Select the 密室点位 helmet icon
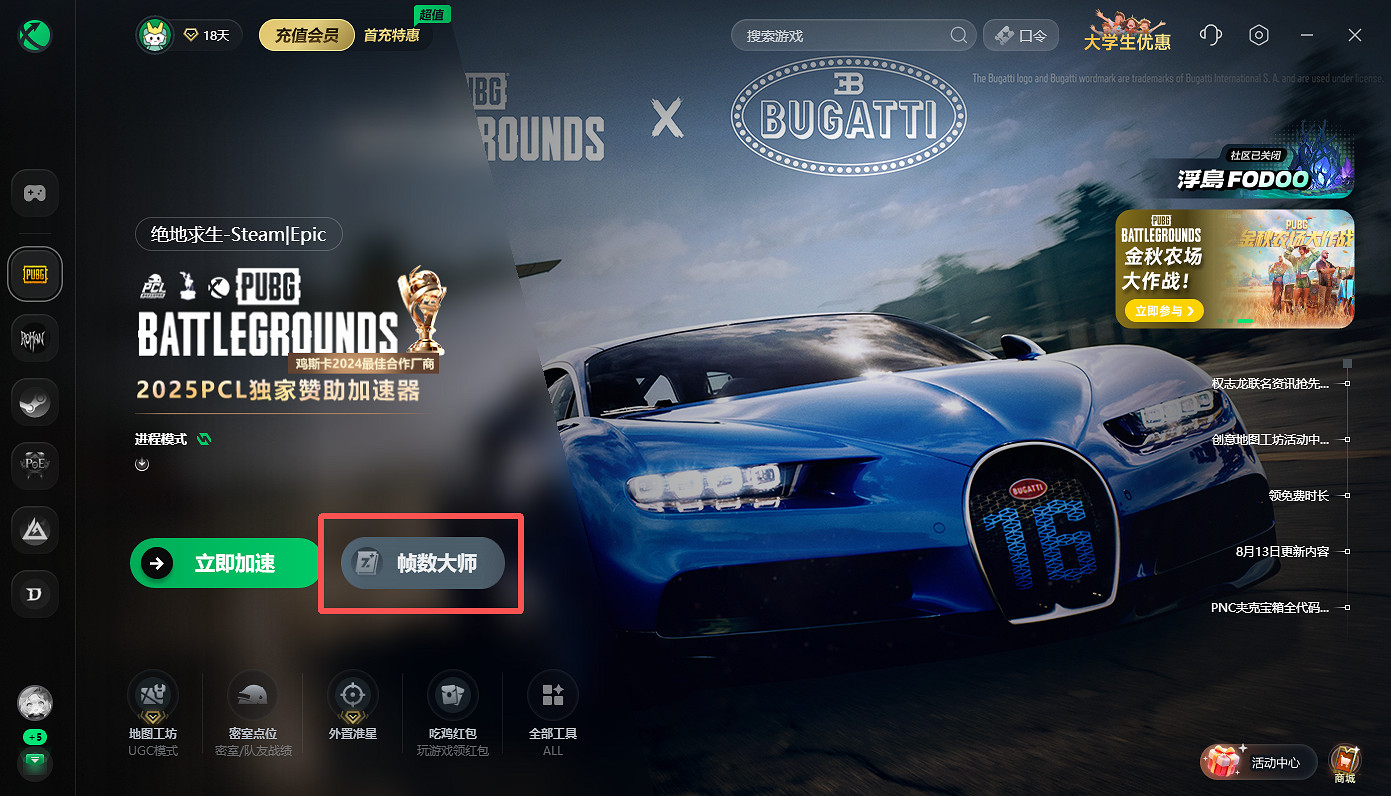The height and width of the screenshot is (796, 1391). [252, 694]
